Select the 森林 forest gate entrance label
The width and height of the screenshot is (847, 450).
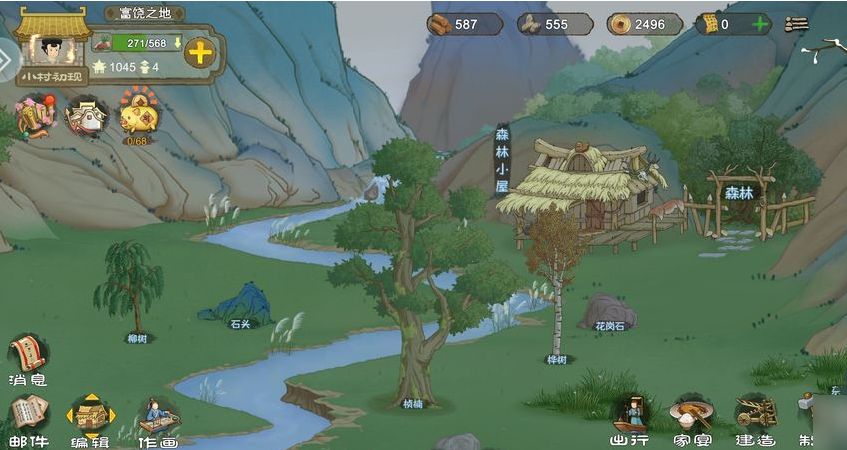tap(739, 193)
